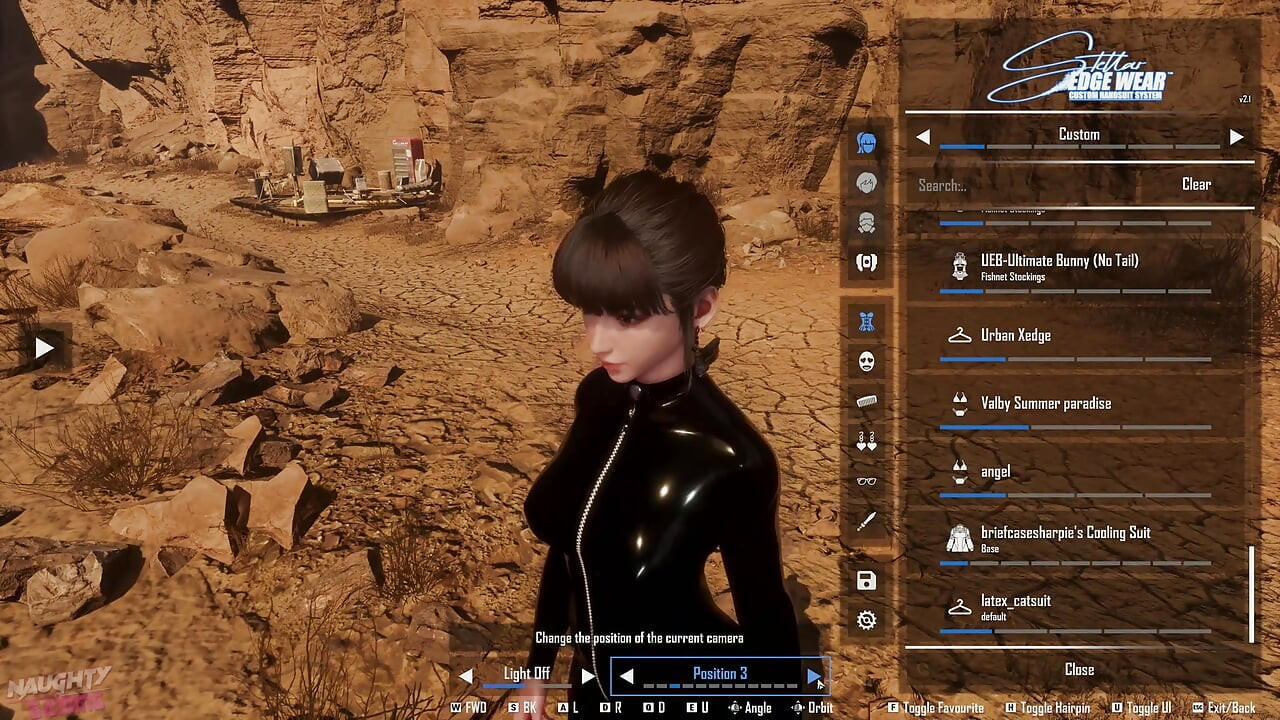
Task: Select the knife weapon category icon
Action: click(865, 523)
